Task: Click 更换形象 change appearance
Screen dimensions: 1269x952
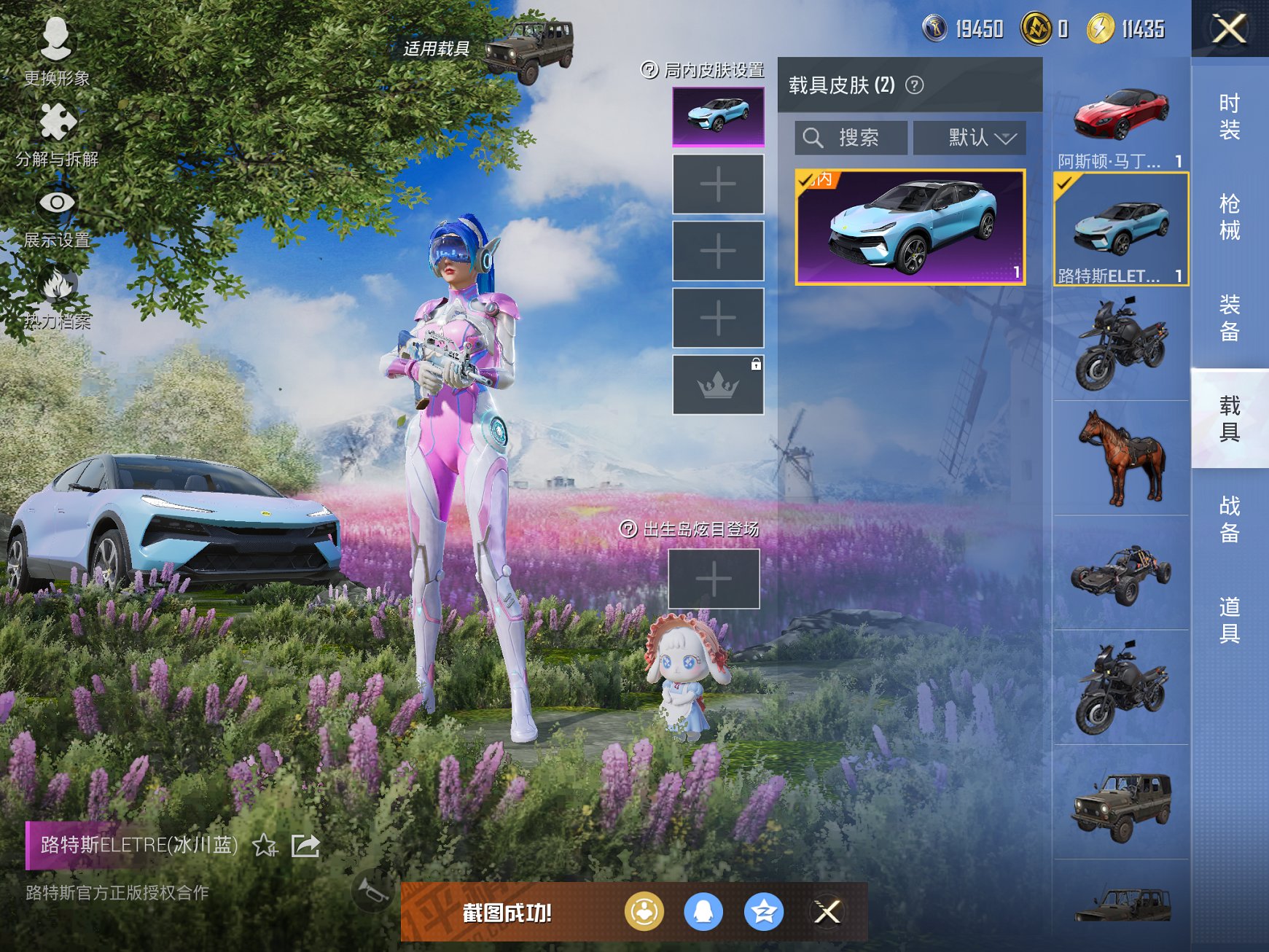Action: click(56, 51)
